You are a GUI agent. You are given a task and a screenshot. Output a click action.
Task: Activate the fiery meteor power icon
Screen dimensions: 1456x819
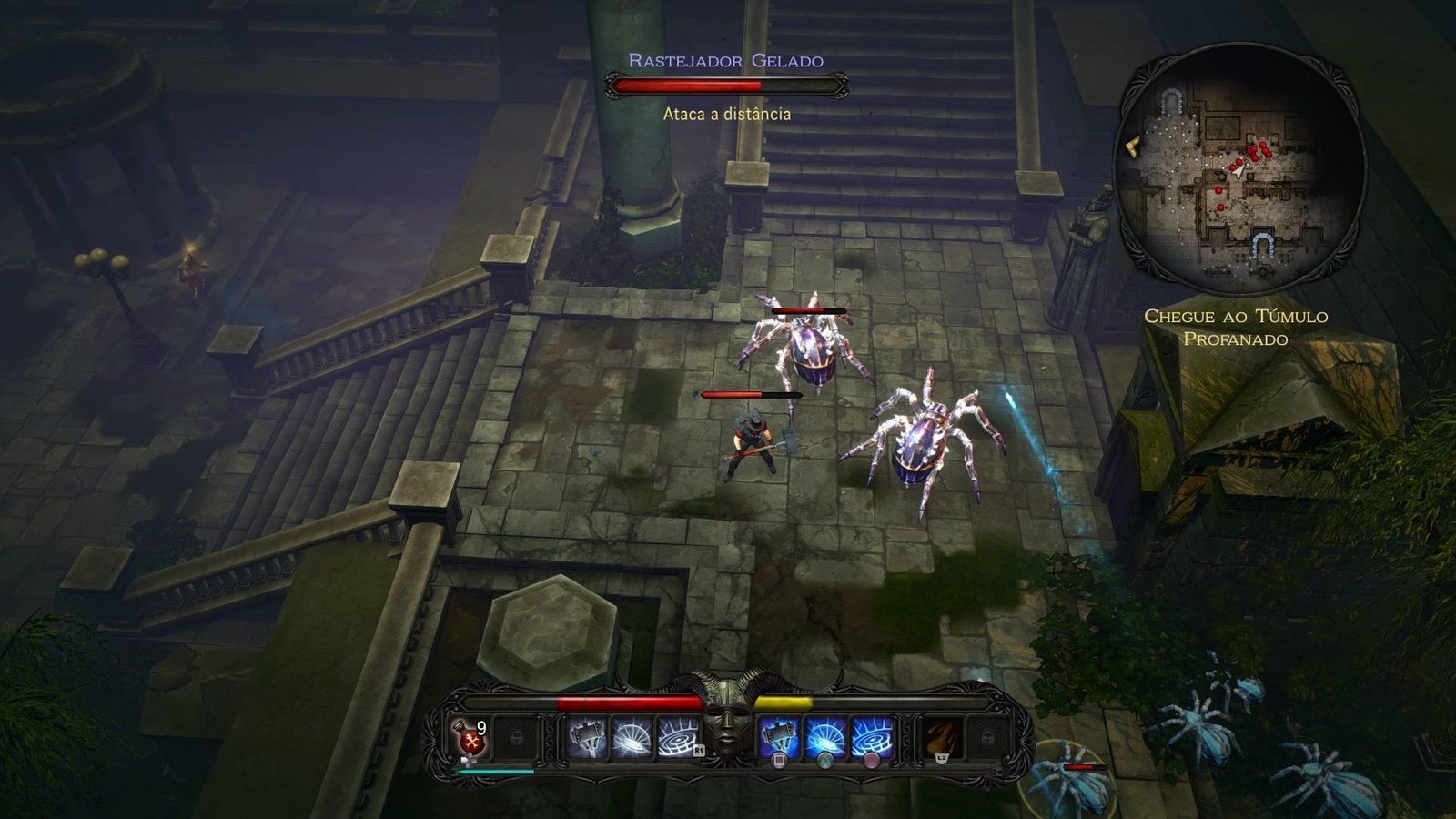click(x=940, y=736)
